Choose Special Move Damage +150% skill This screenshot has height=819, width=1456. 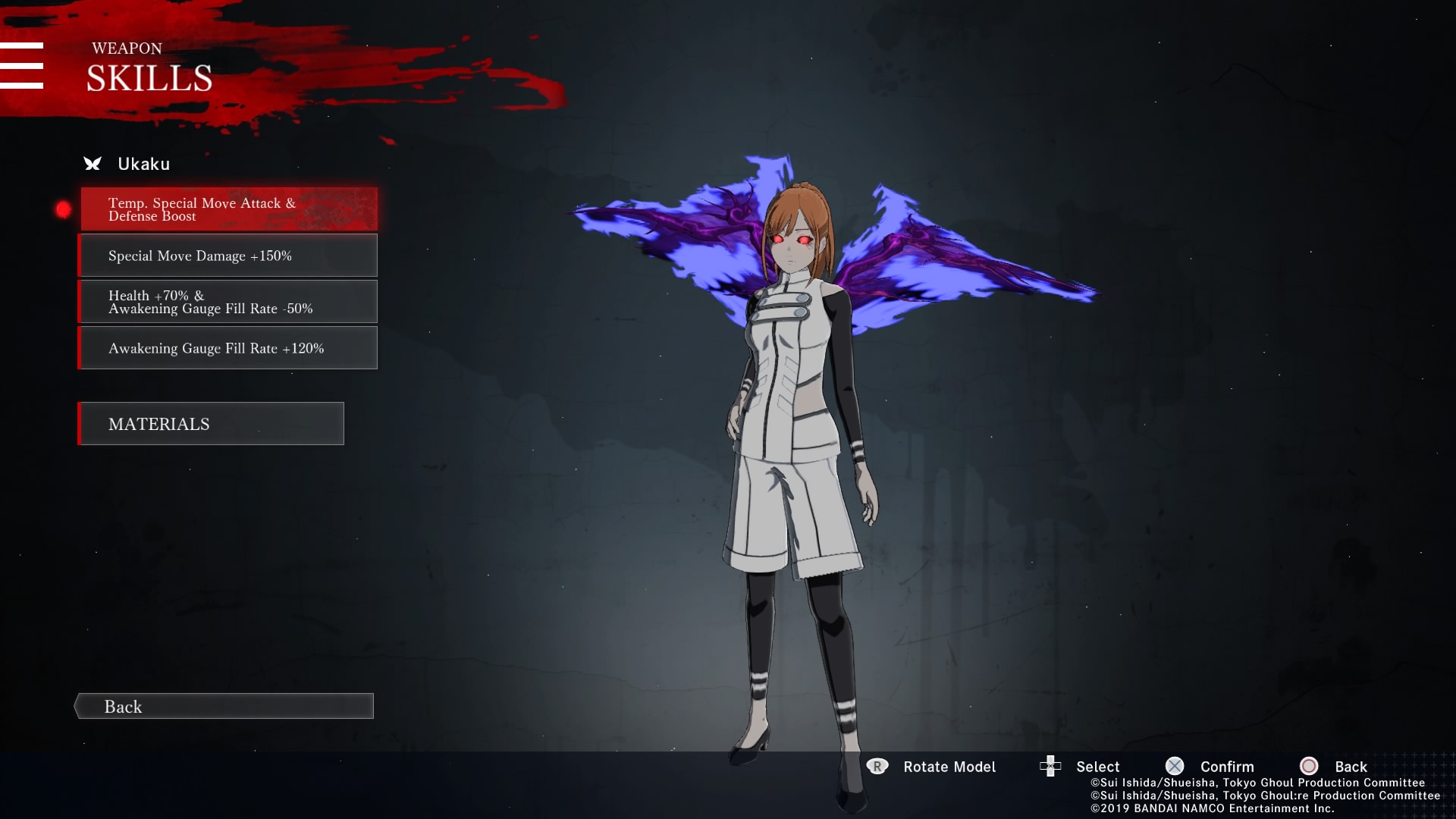[228, 256]
